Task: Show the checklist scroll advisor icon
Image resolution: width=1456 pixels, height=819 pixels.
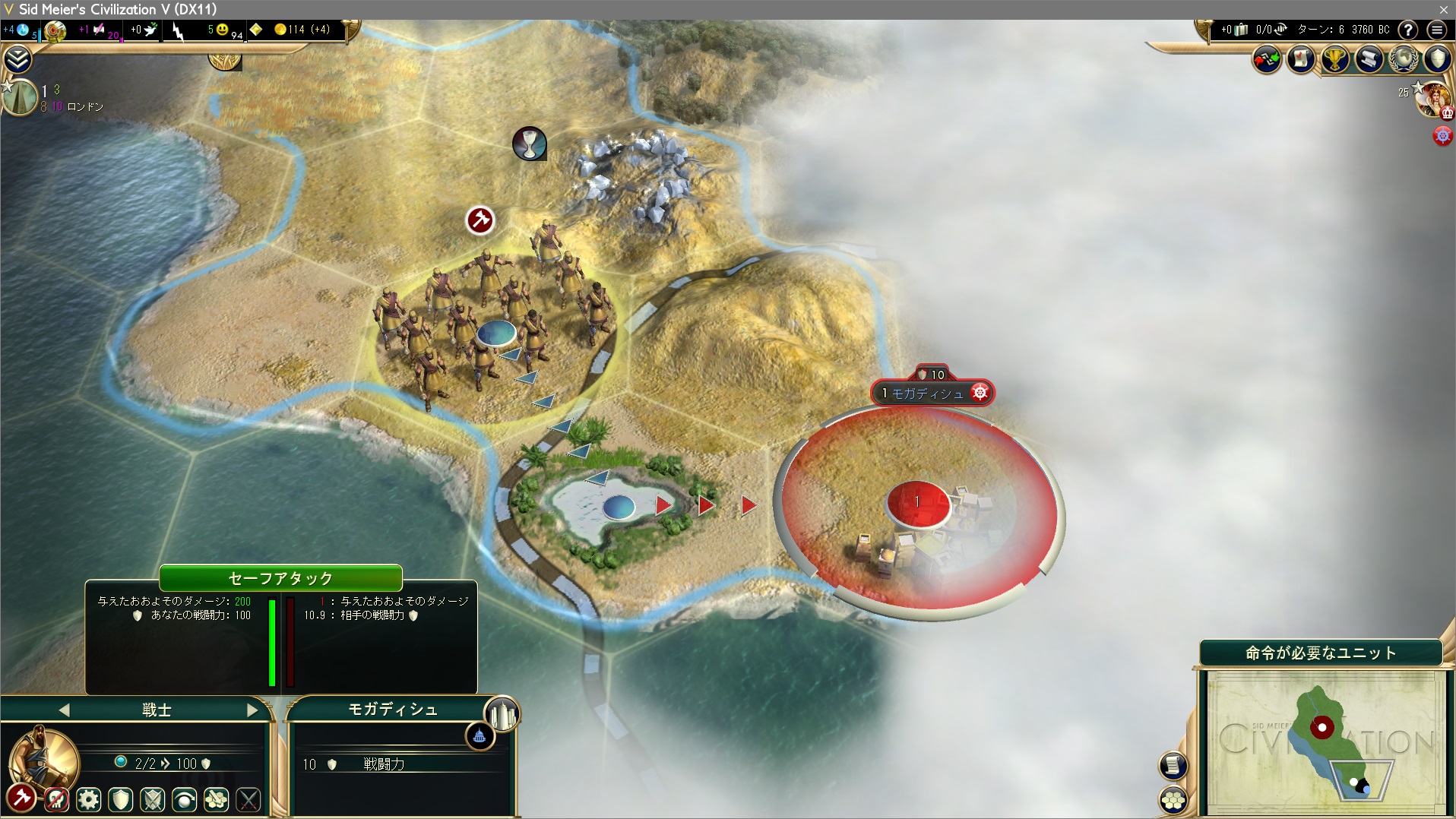Action: [x=1301, y=59]
